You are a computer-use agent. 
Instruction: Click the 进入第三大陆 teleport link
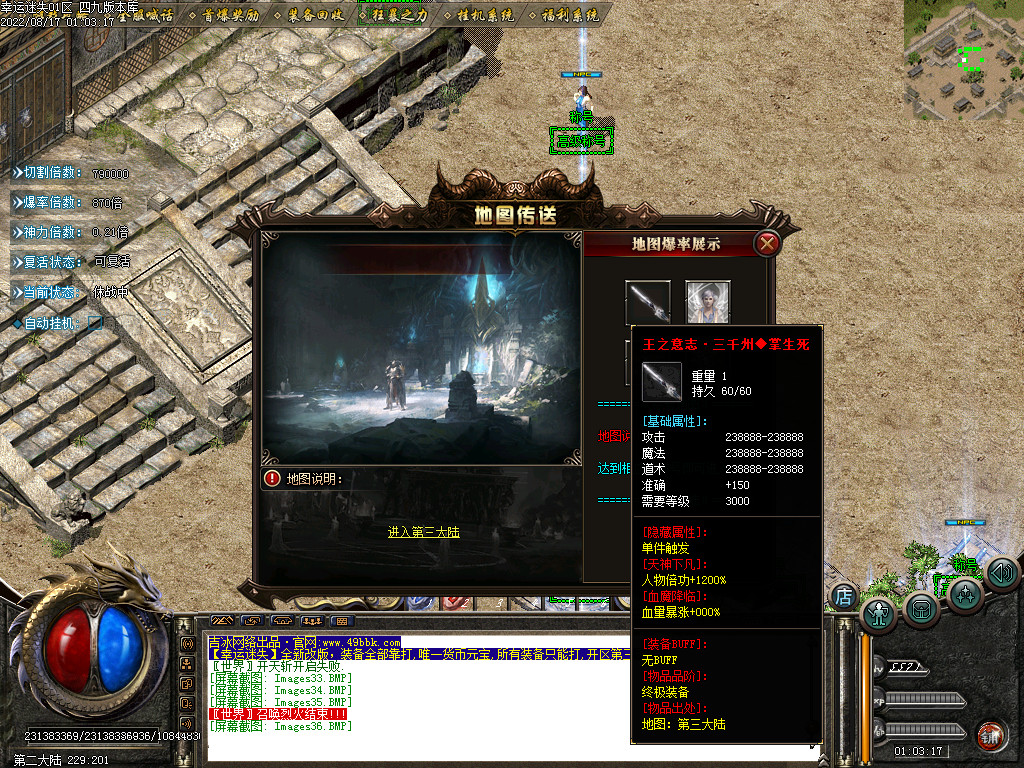423,532
